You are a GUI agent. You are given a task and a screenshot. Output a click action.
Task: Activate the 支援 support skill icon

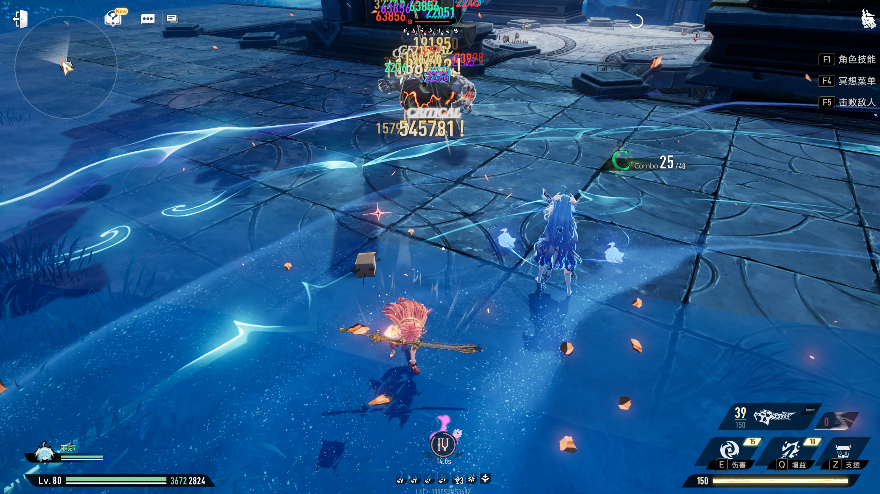848,452
